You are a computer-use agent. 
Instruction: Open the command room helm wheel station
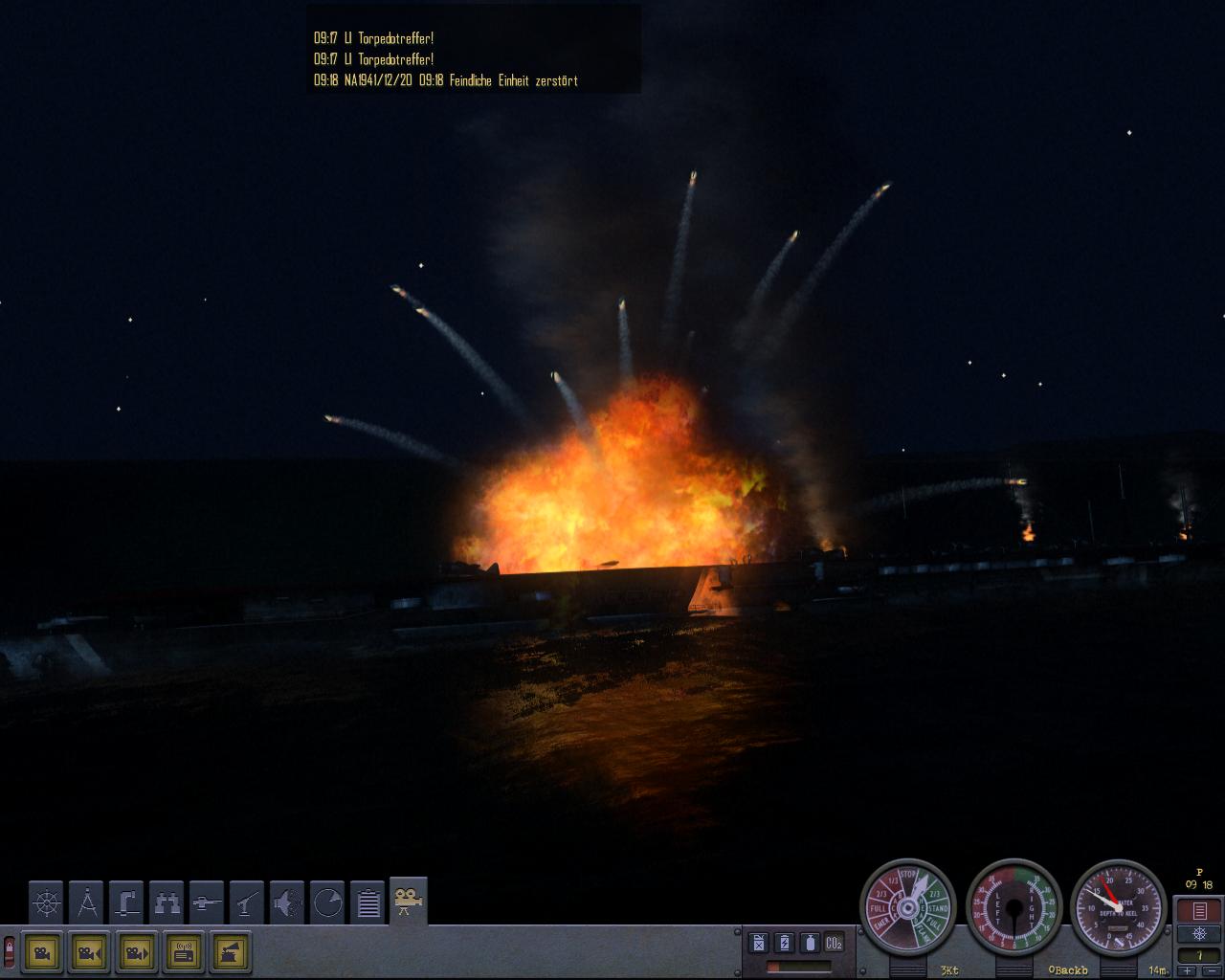pyautogui.click(x=46, y=902)
